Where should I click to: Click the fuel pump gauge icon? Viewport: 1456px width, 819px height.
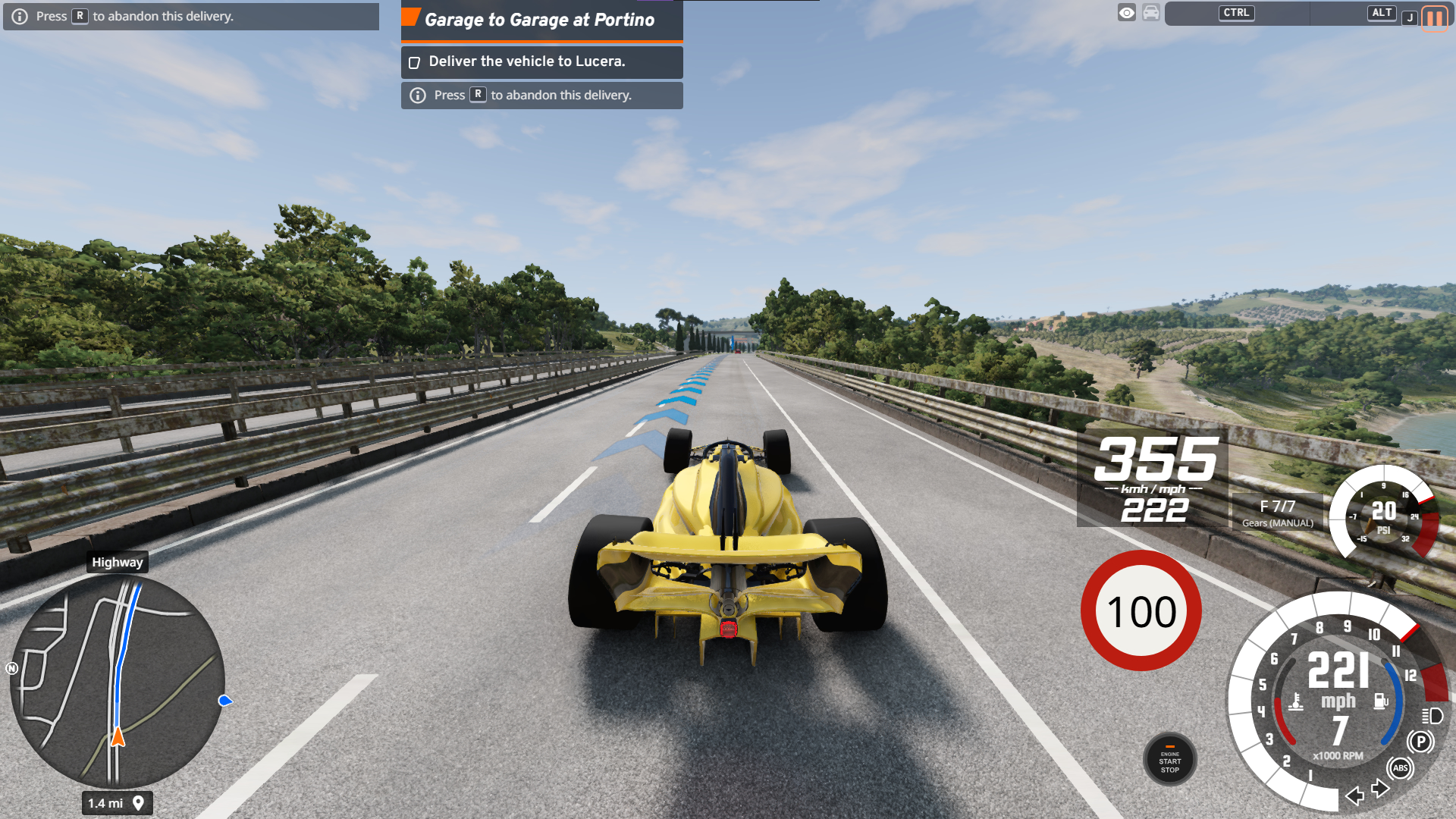1381,701
